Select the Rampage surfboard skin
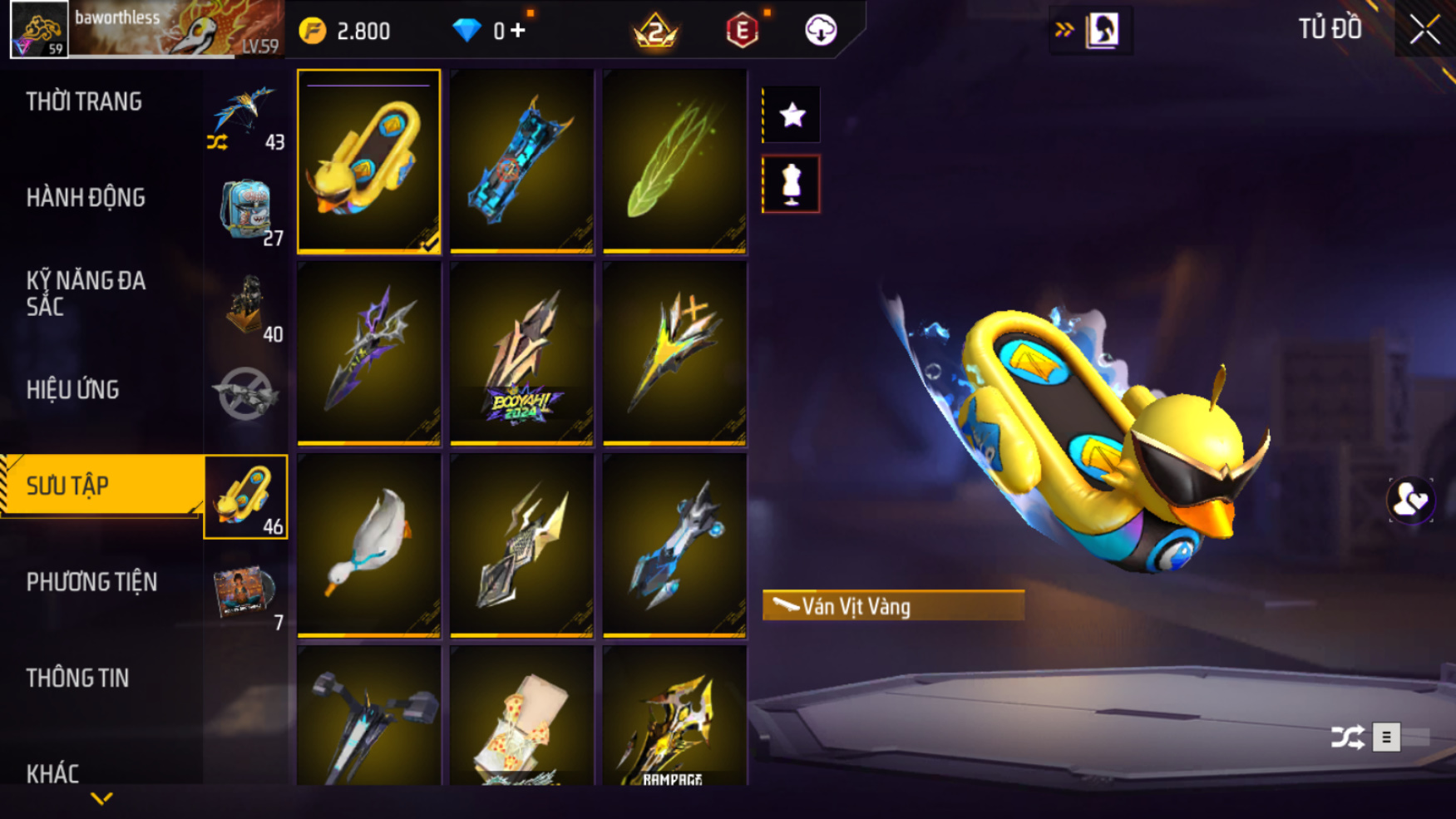Viewport: 1456px width, 819px height. click(x=674, y=717)
